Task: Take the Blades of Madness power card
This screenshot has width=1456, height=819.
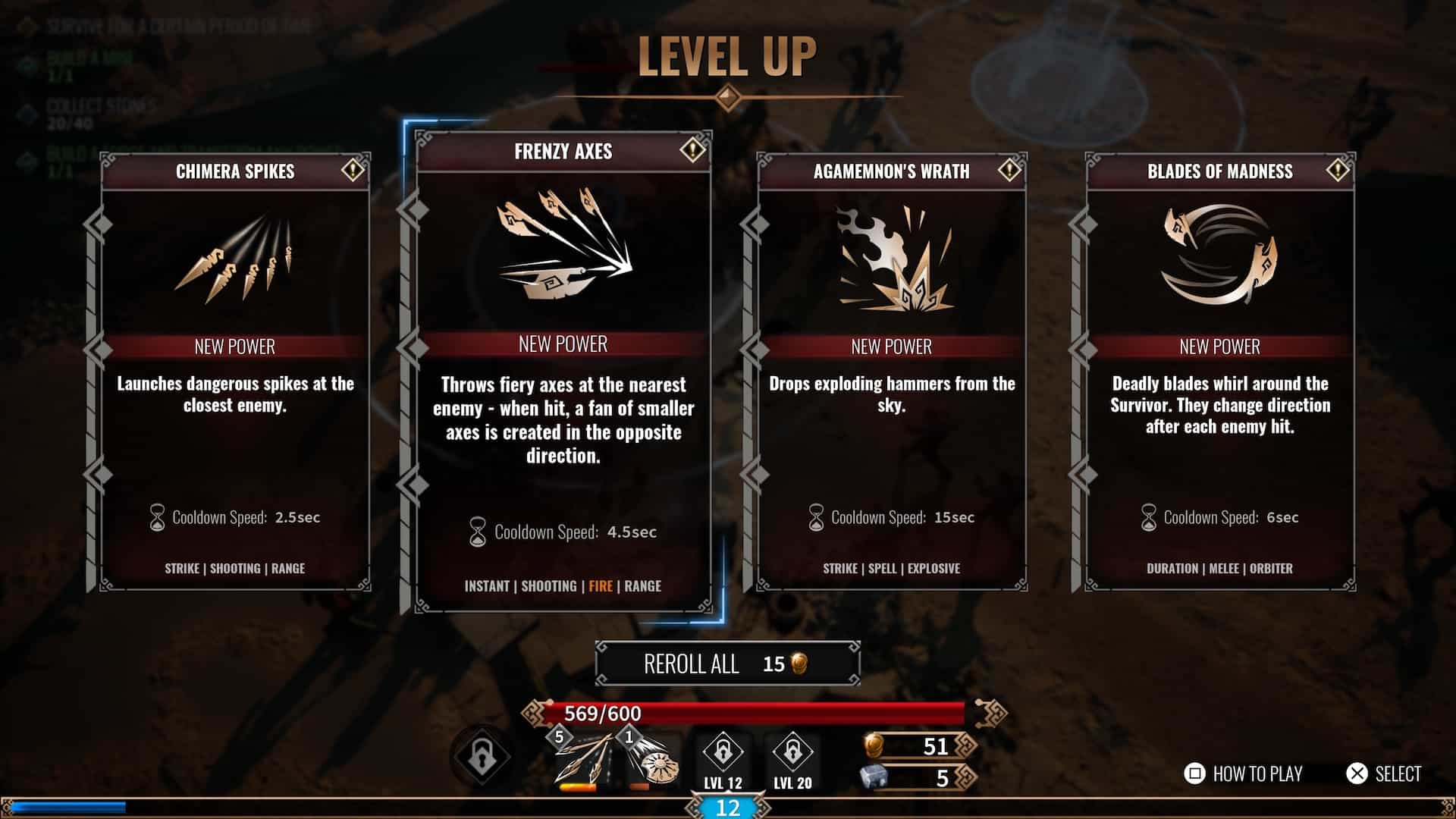Action: 1219,372
